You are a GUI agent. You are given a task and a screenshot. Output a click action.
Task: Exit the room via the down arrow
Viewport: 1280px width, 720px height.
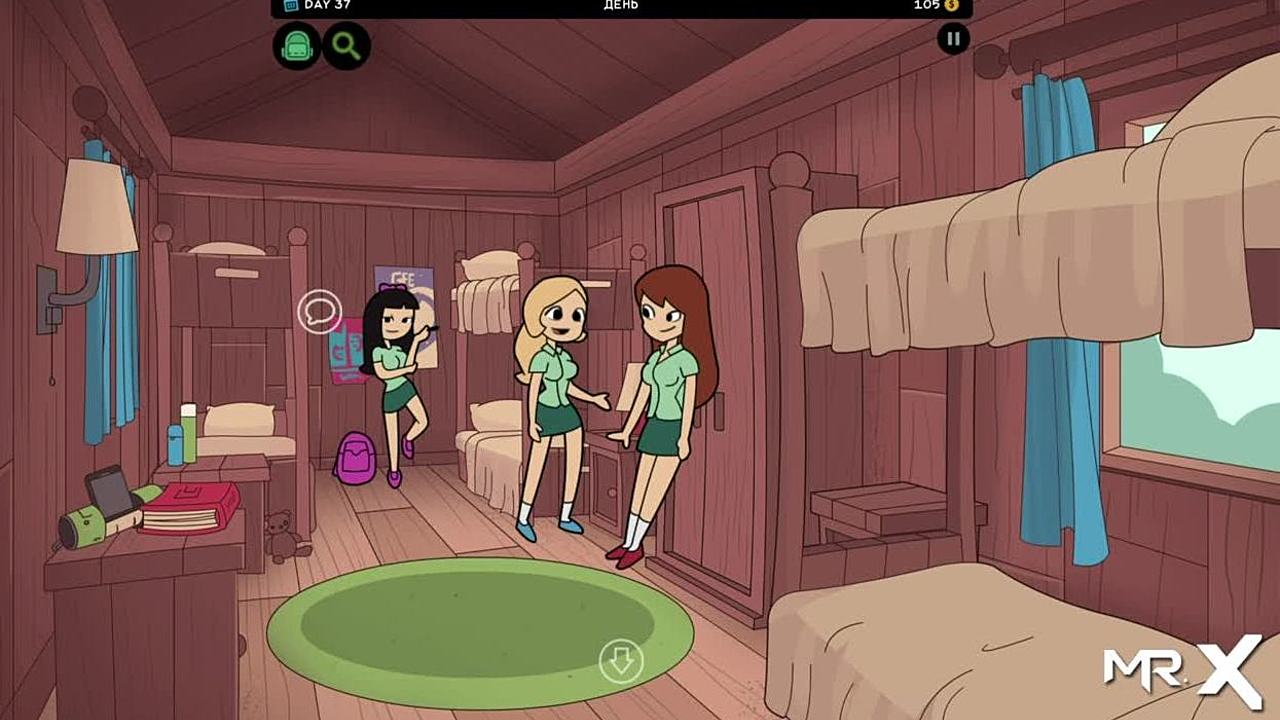pyautogui.click(x=621, y=661)
